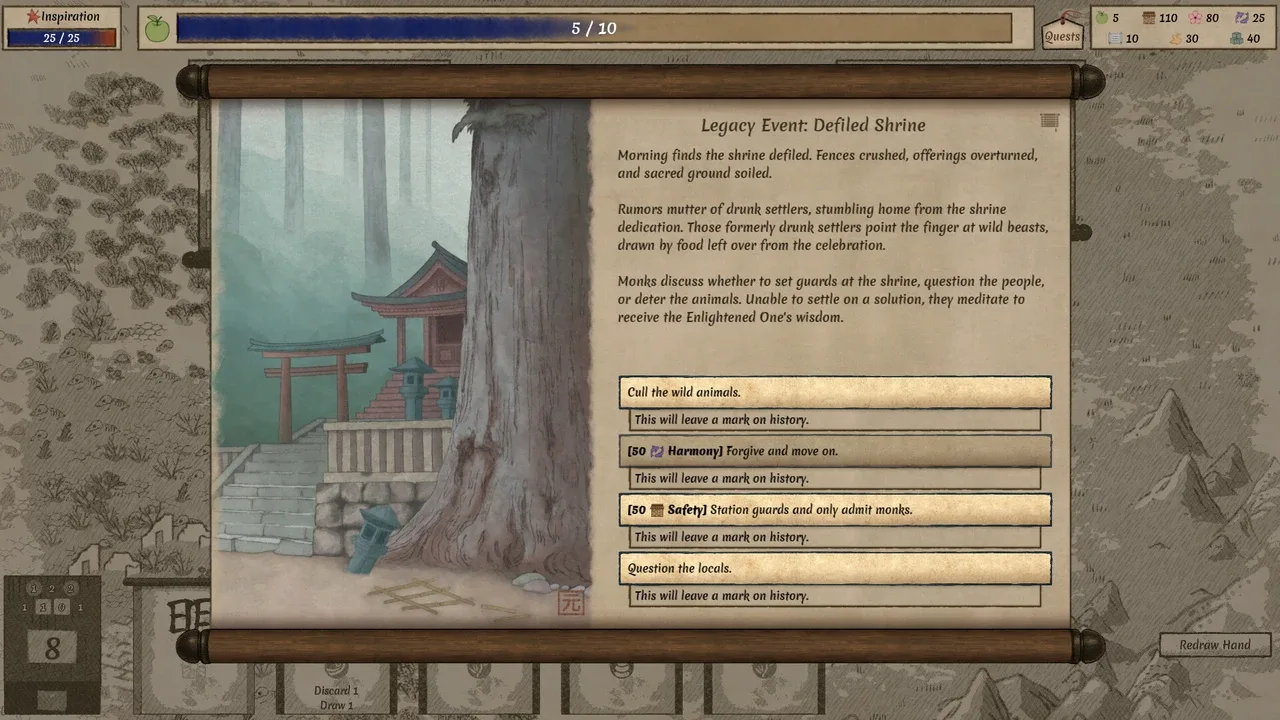Pick "Station guards and only admit monks"
Image resolution: width=1280 pixels, height=720 pixels.
tap(834, 510)
